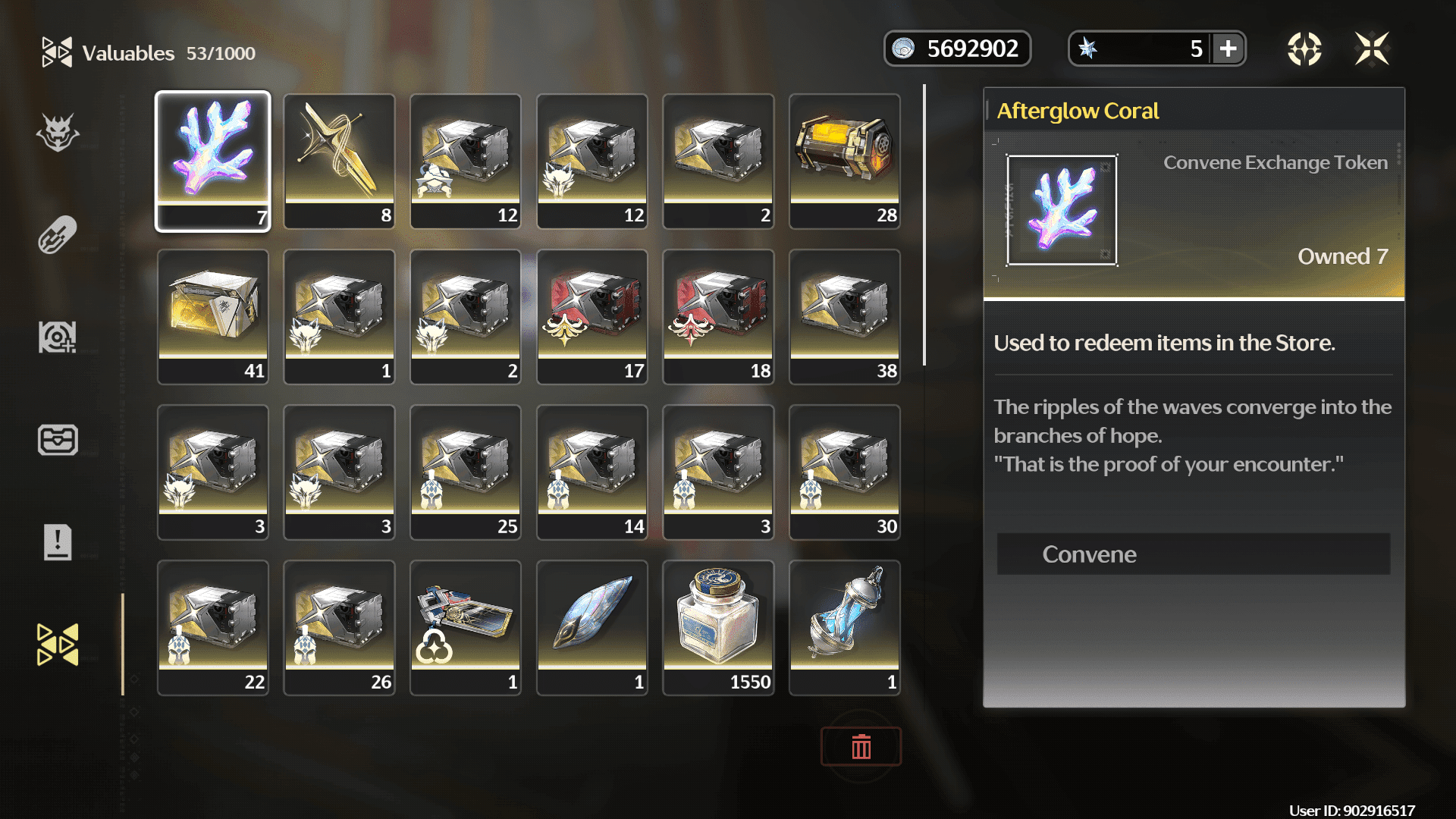Open the Convene shortcut button

1193,554
